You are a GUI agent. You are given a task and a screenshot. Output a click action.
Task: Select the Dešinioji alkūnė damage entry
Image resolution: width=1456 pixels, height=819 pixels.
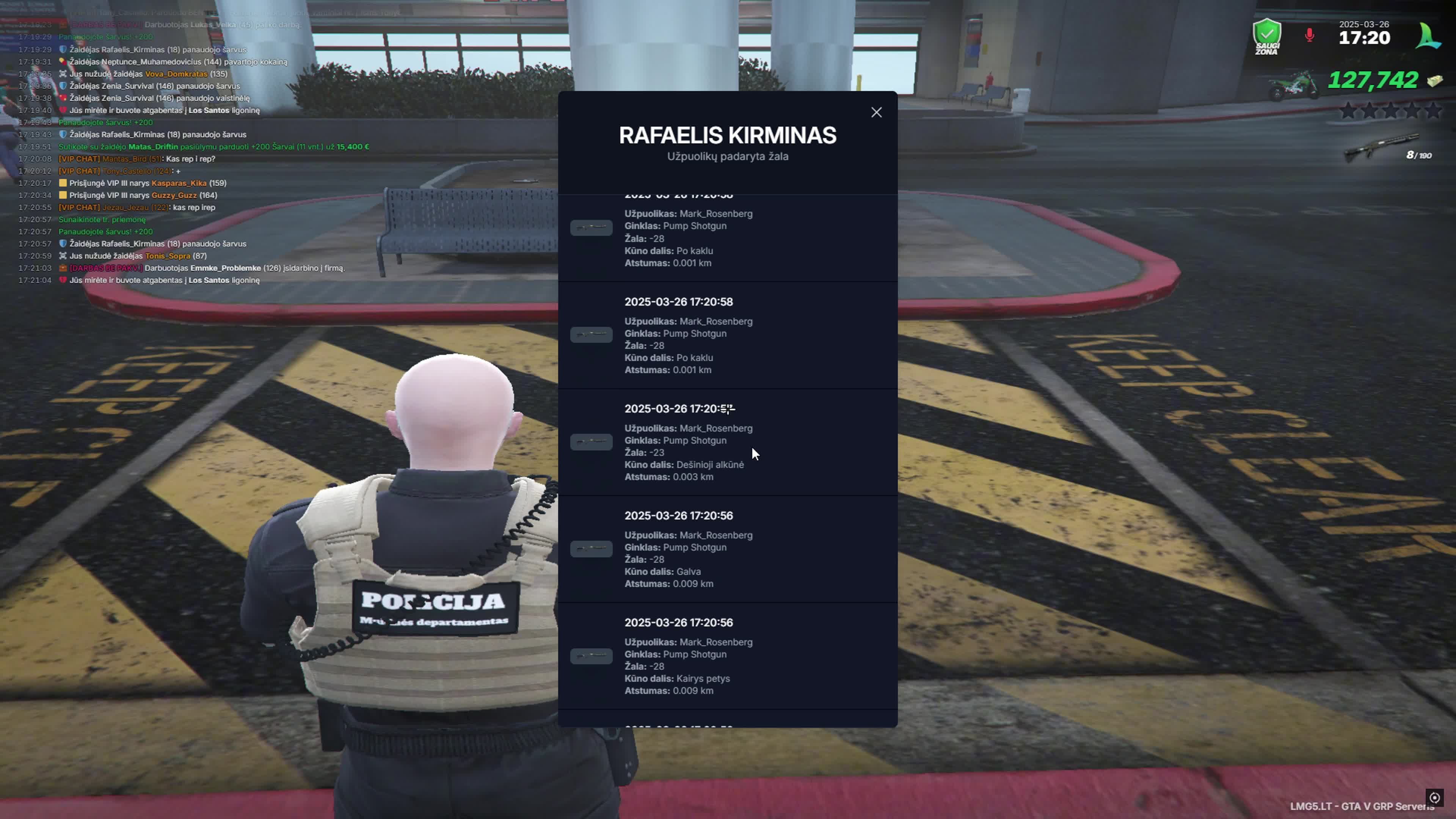pyautogui.click(x=727, y=442)
